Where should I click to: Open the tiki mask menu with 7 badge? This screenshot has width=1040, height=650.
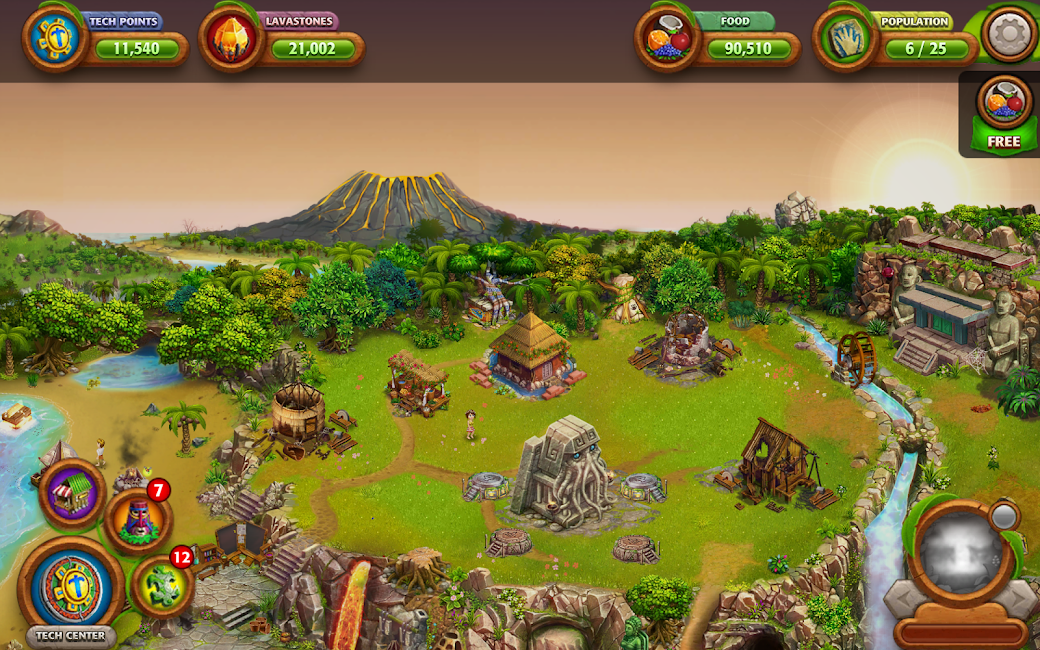[x=138, y=520]
